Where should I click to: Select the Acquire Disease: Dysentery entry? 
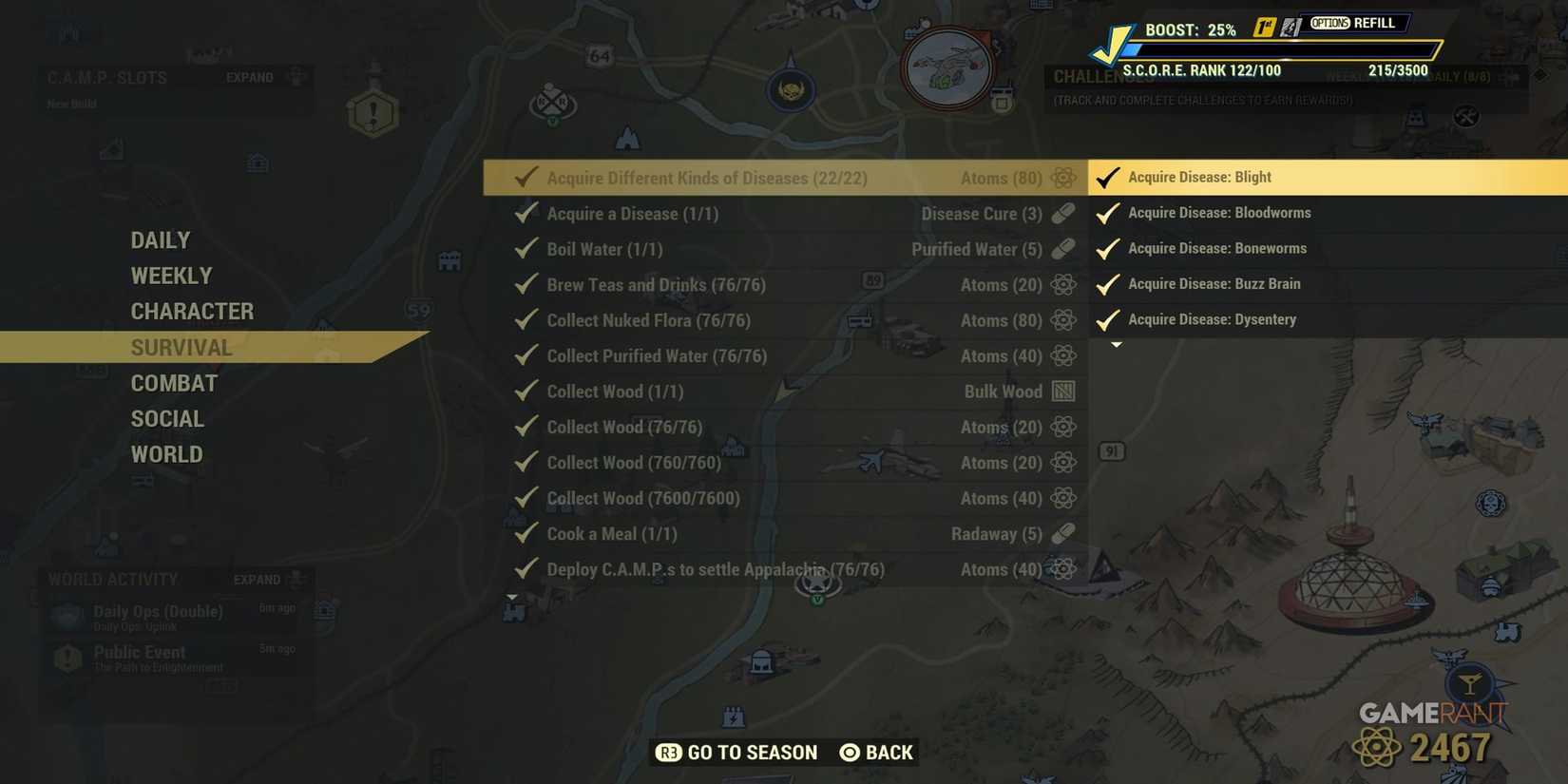pos(1213,319)
